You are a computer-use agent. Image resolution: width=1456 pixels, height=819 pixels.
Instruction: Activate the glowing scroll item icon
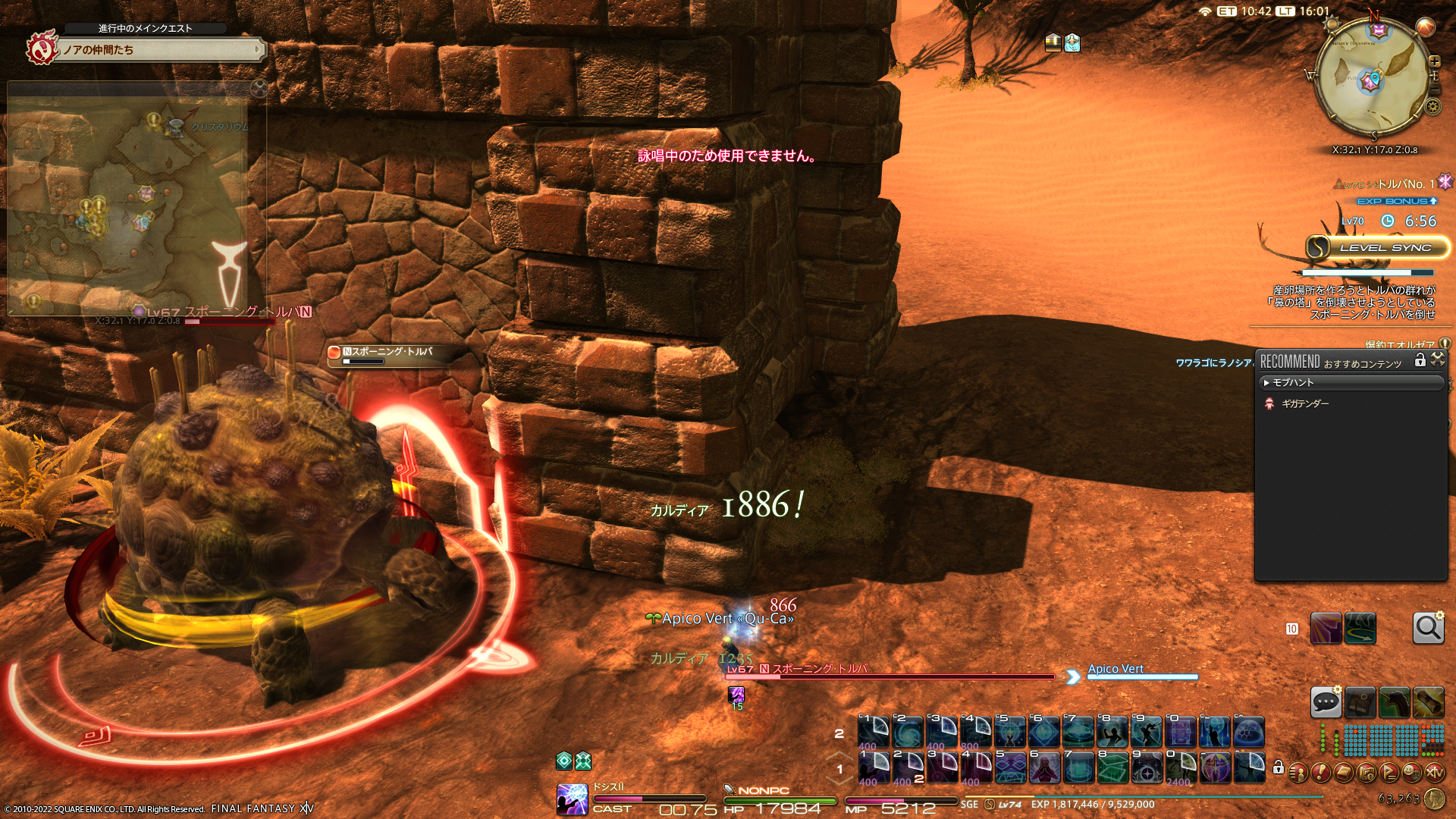tap(1428, 702)
